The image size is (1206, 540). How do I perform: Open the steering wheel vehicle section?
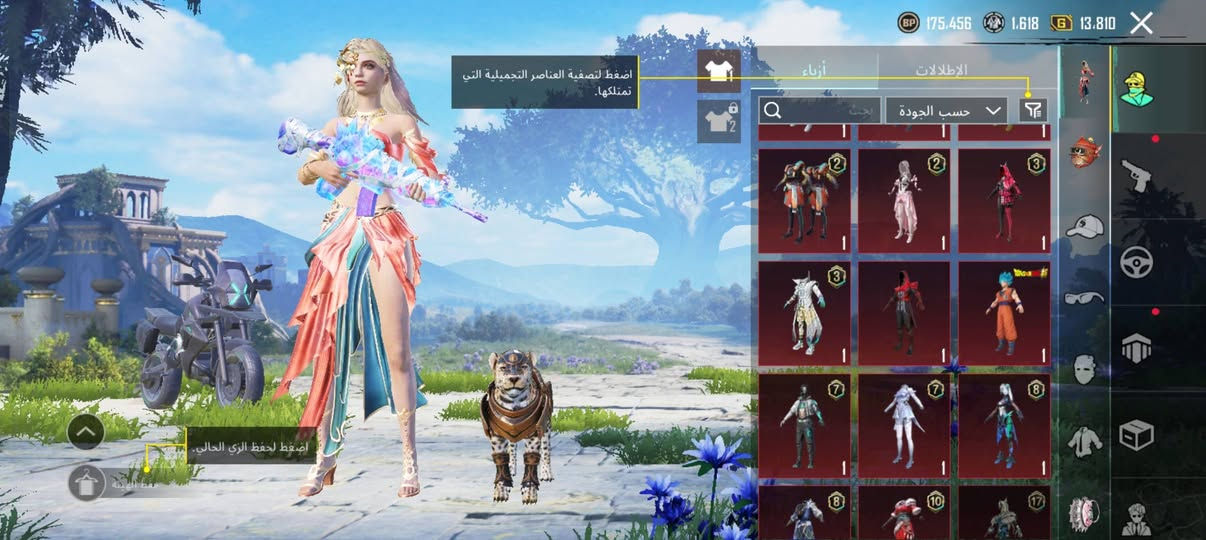pos(1136,261)
